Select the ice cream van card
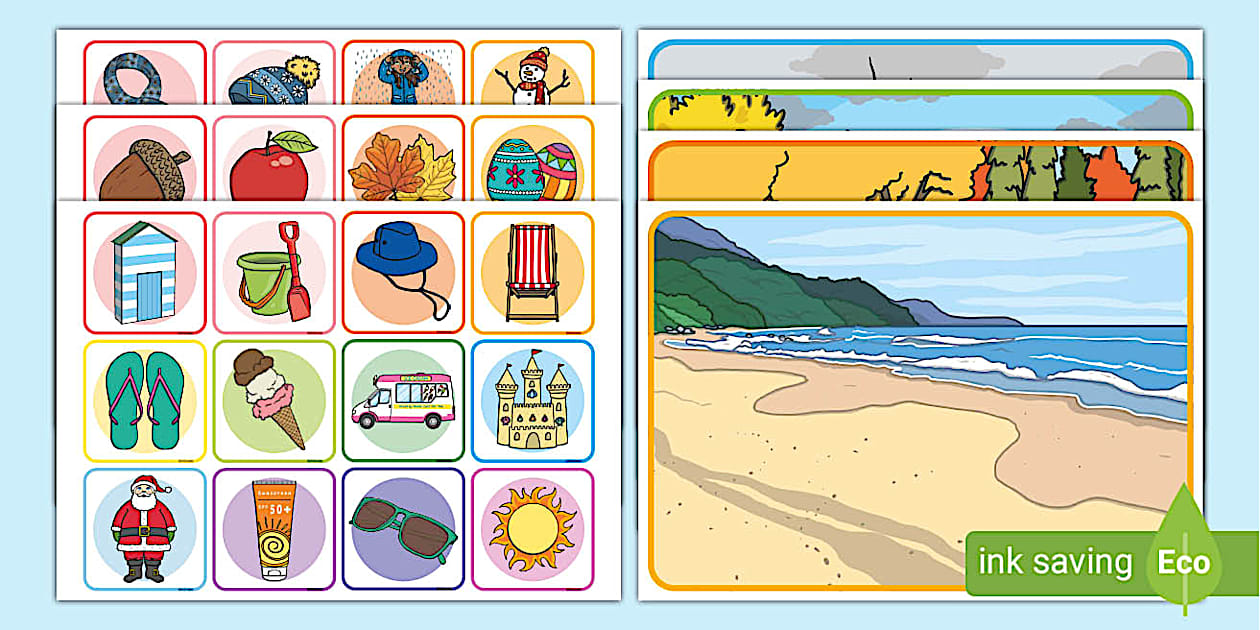 tap(403, 401)
